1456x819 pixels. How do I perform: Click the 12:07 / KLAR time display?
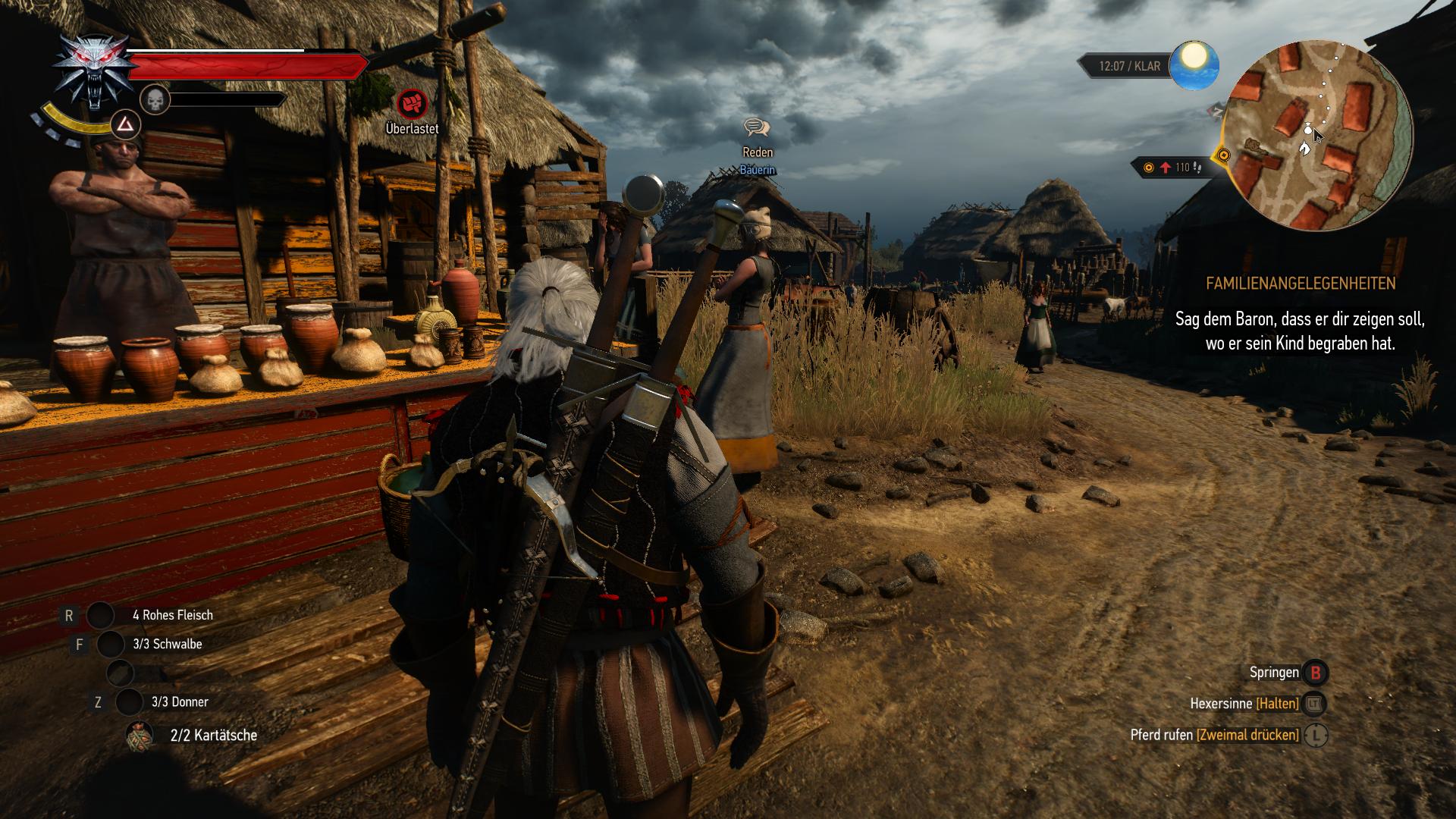pyautogui.click(x=1129, y=67)
